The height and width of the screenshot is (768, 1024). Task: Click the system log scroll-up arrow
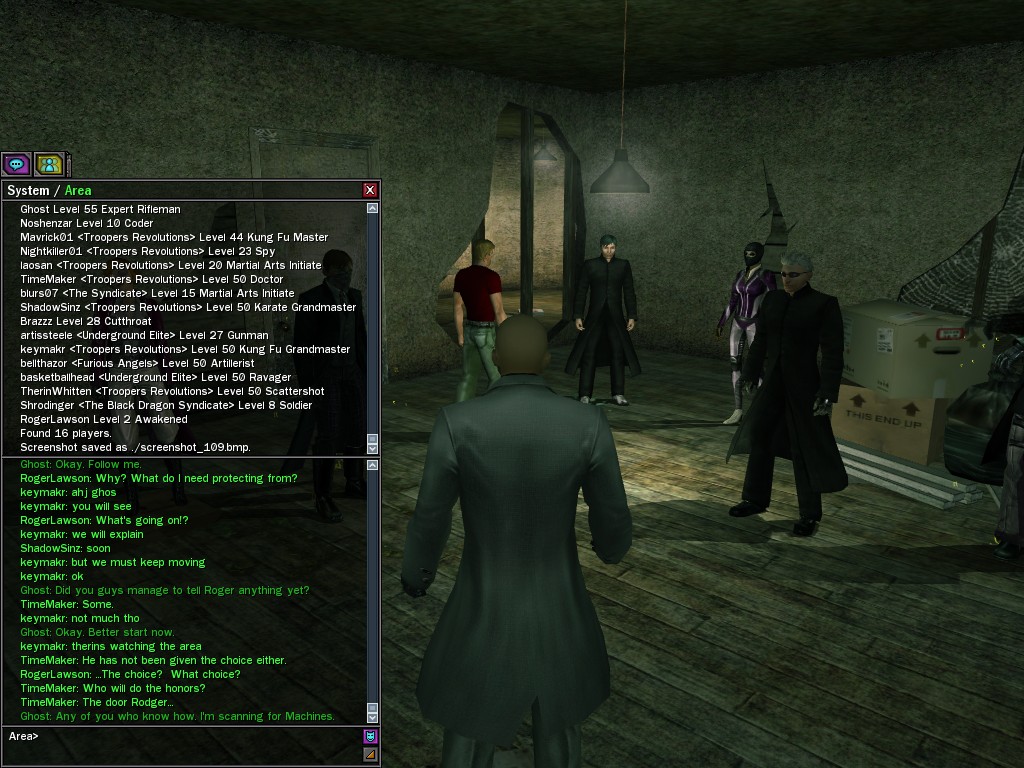373,208
